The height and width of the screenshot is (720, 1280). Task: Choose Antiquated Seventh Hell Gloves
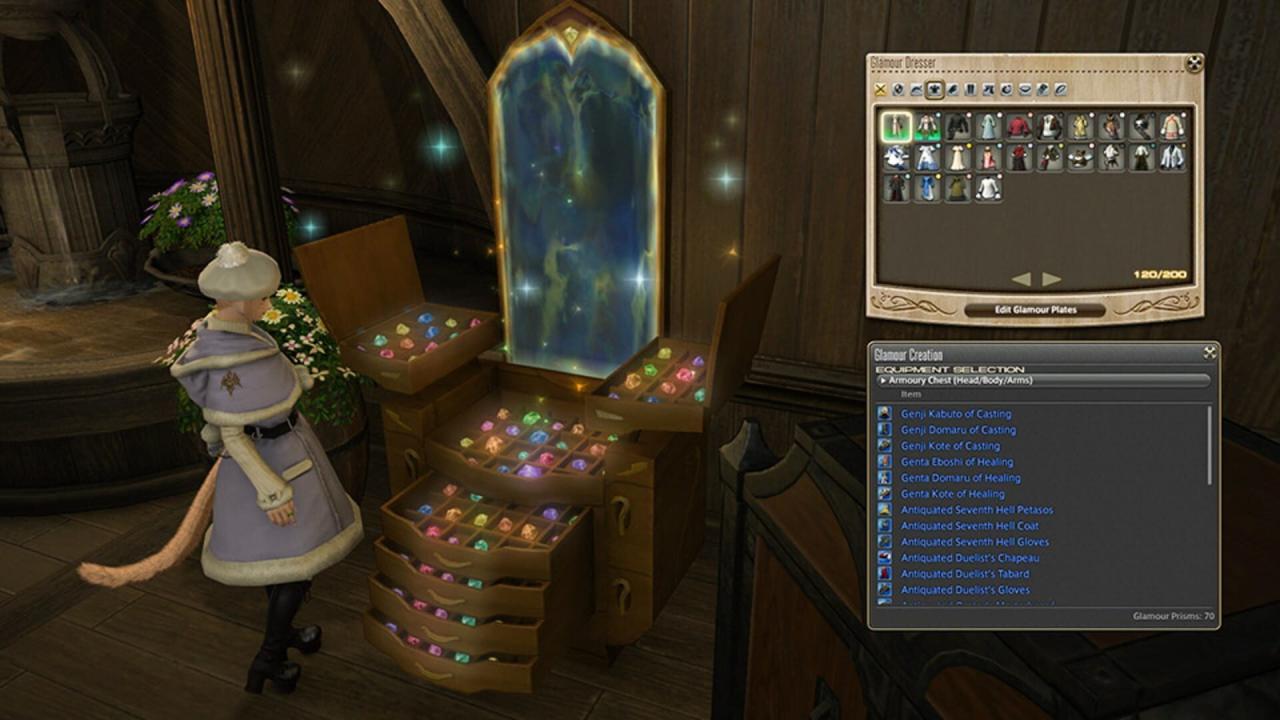tap(974, 542)
